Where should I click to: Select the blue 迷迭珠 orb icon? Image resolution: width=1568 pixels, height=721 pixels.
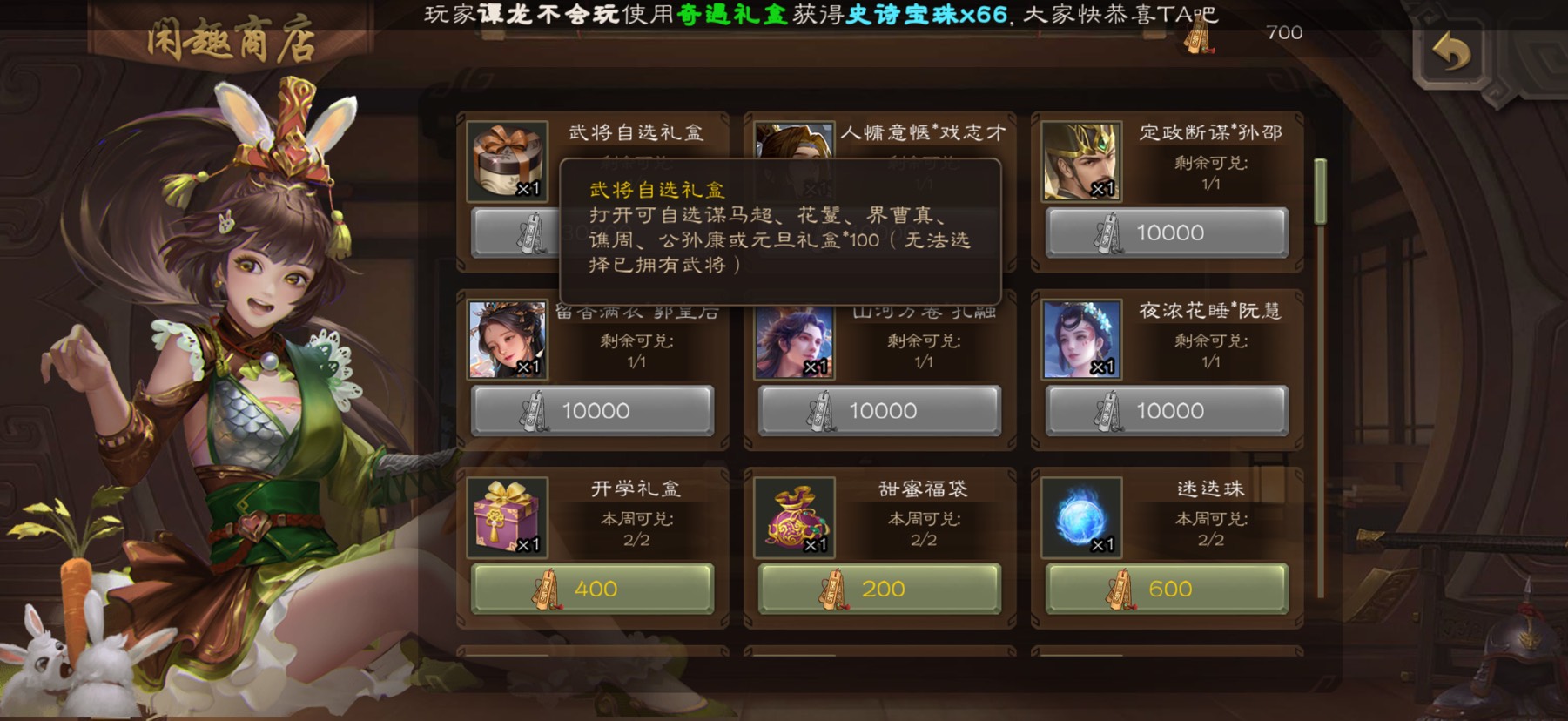[1081, 518]
